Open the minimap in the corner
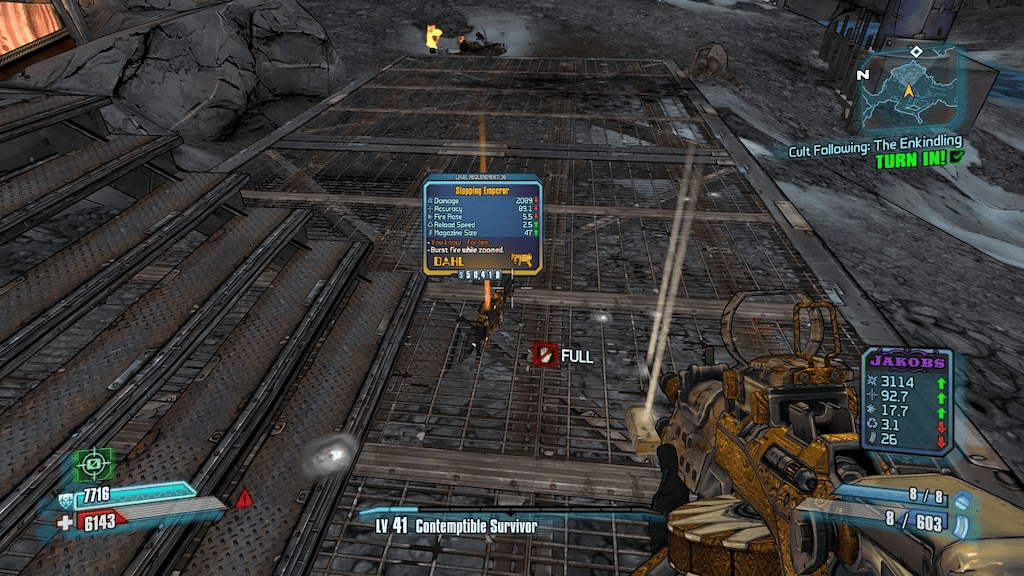 [x=908, y=88]
